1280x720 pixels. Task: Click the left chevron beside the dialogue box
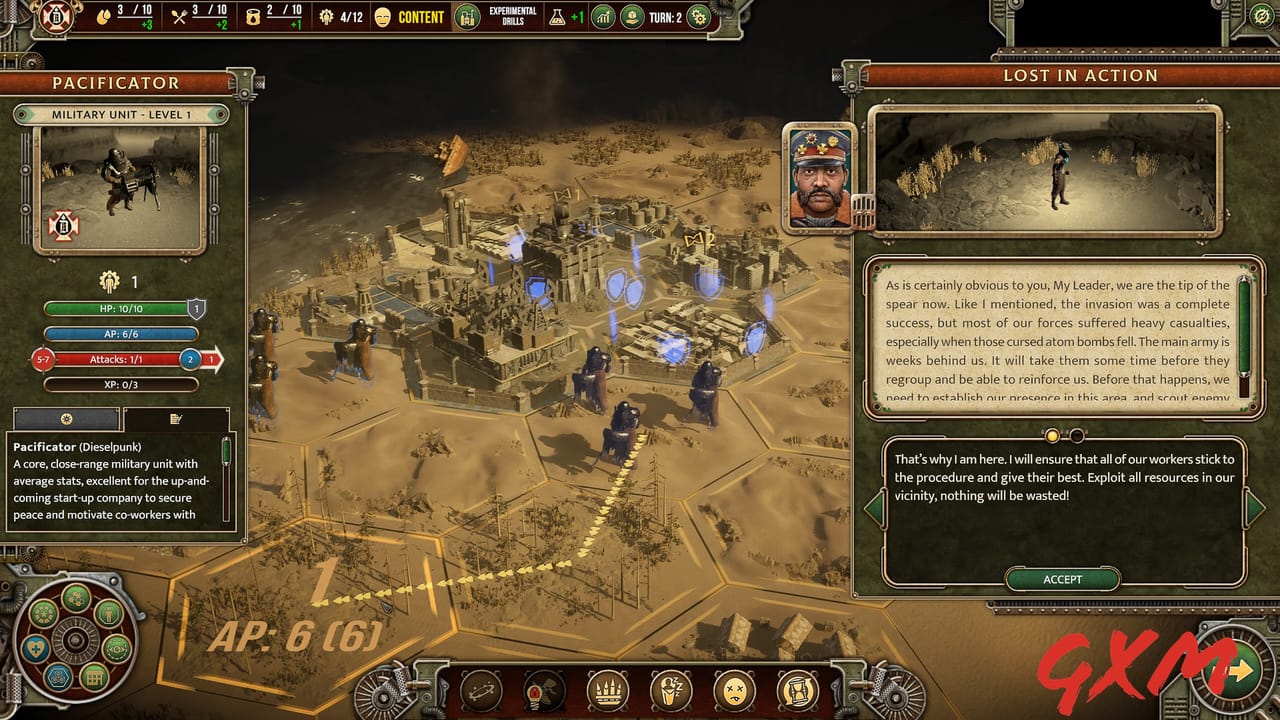[873, 510]
